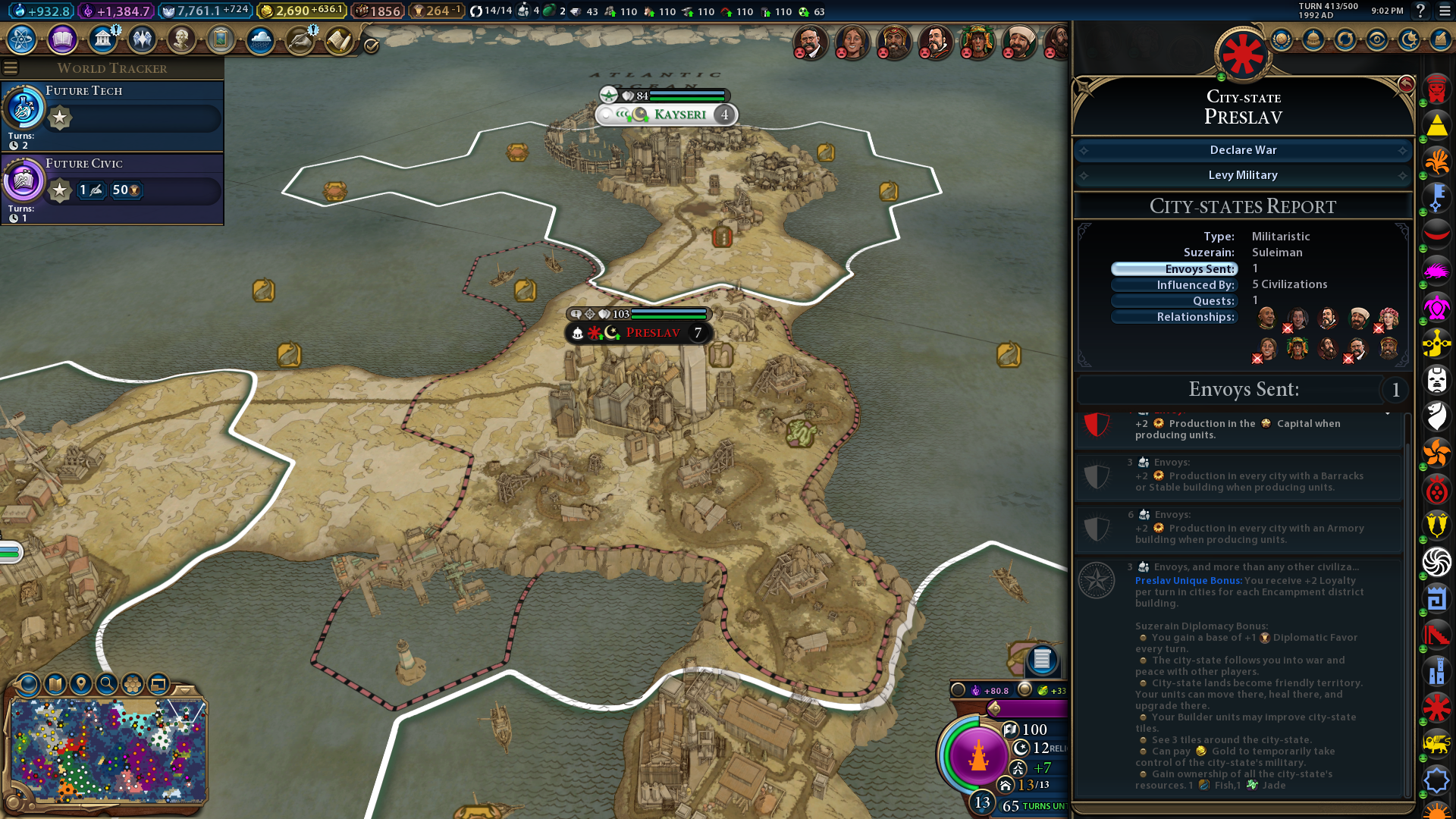Open the Envoys Sent tab
The height and width of the screenshot is (819, 1456).
coord(1174,269)
